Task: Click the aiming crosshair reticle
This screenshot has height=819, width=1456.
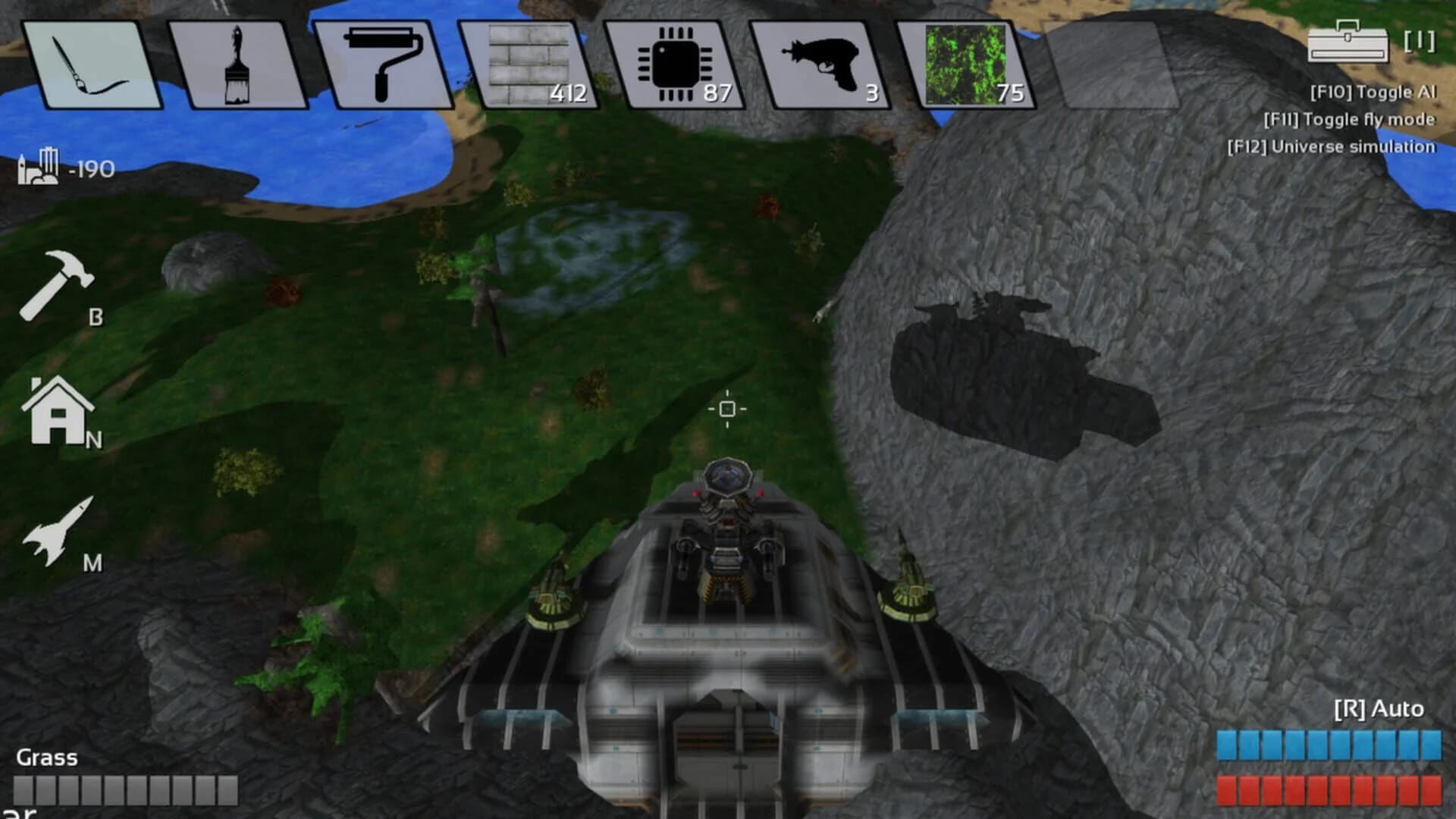Action: (728, 409)
